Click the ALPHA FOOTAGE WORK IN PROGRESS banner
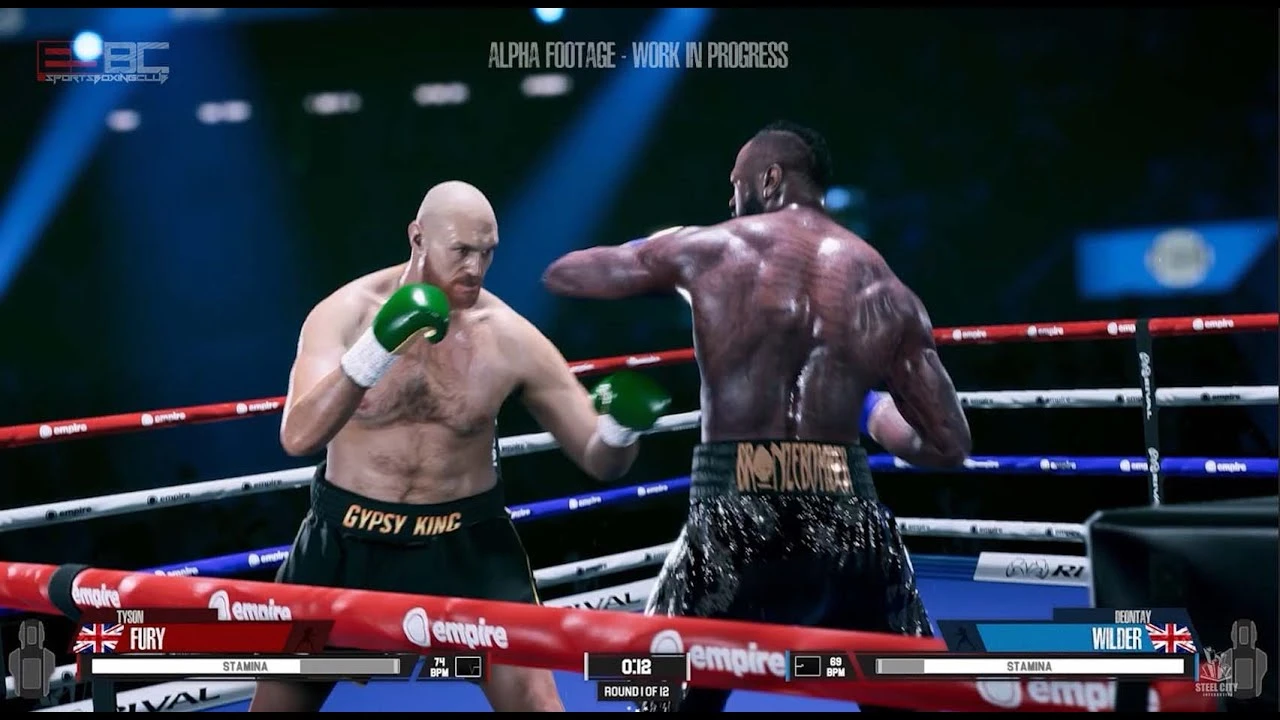This screenshot has width=1280, height=720. (640, 57)
